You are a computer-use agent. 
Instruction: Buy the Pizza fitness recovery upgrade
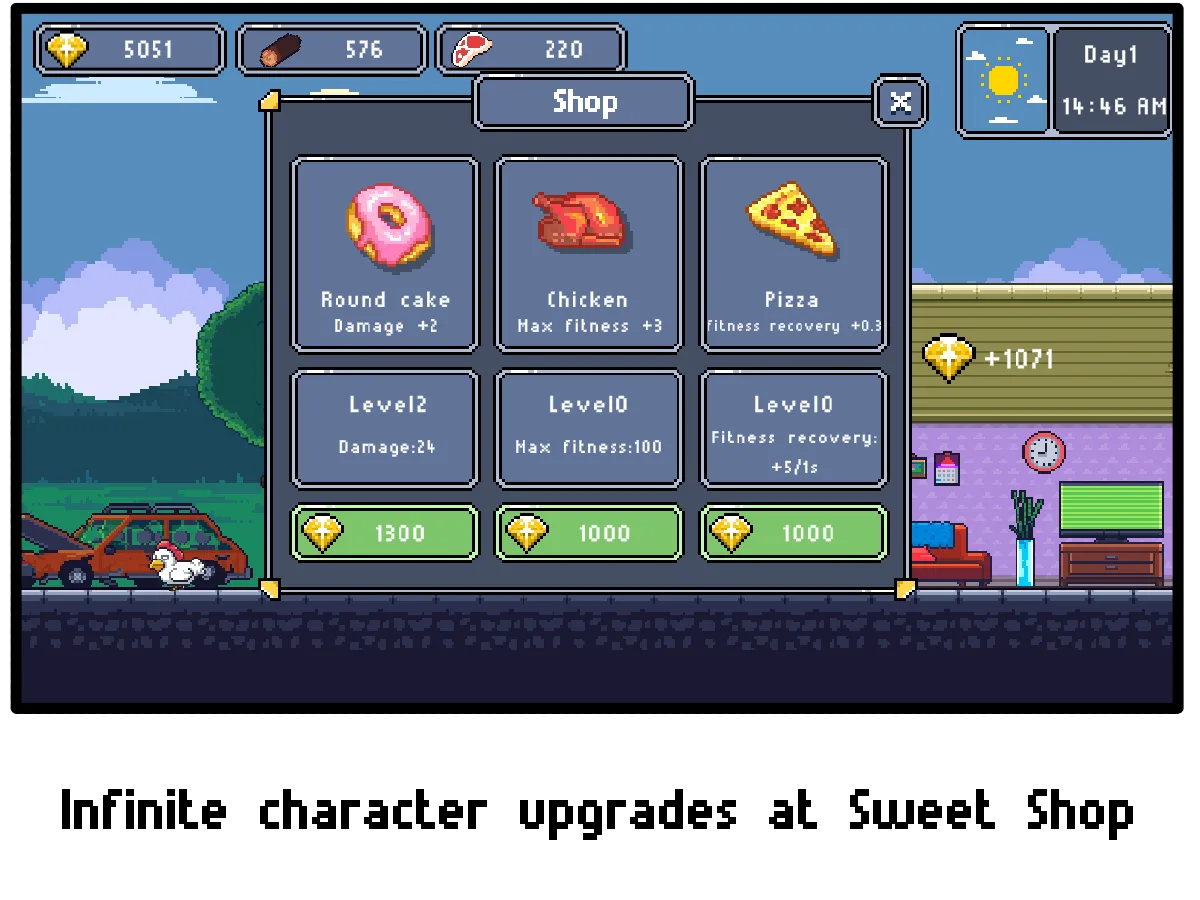[793, 533]
